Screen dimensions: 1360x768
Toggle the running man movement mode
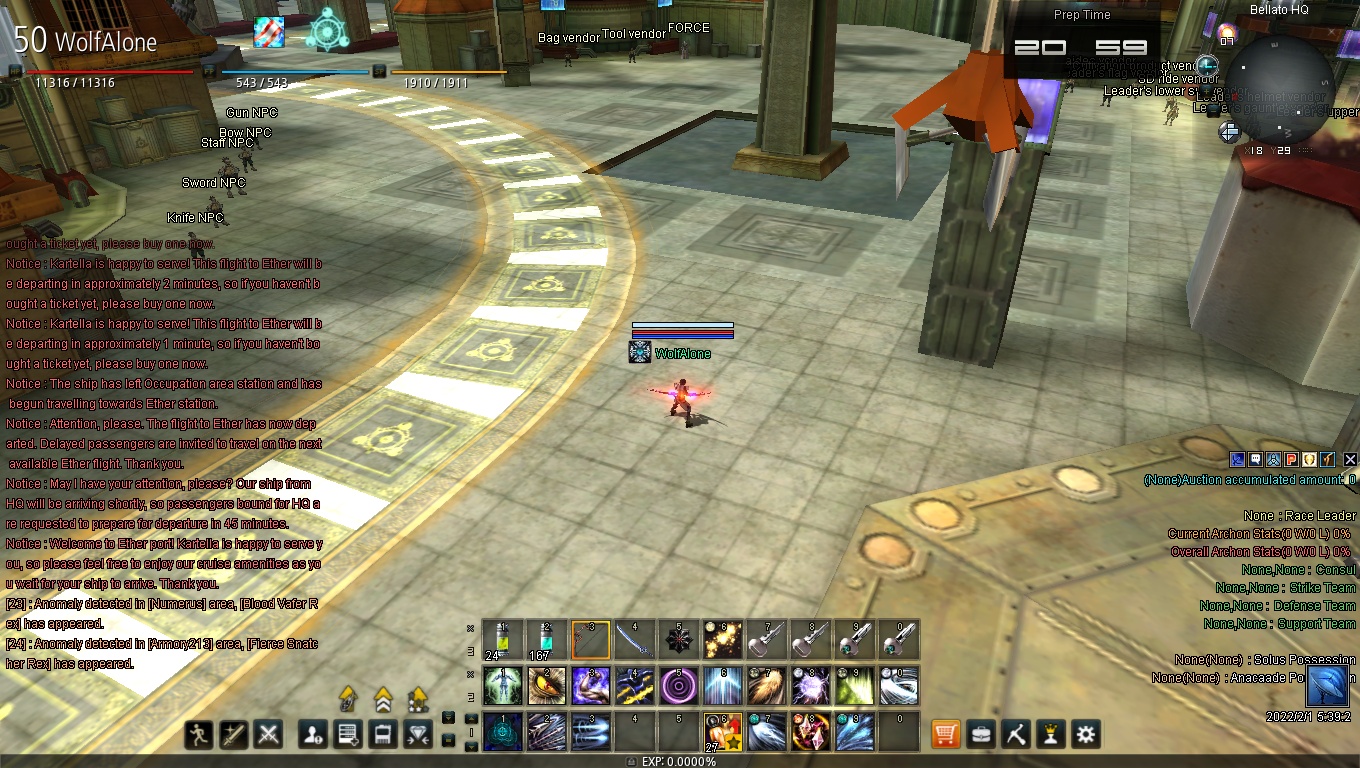199,735
